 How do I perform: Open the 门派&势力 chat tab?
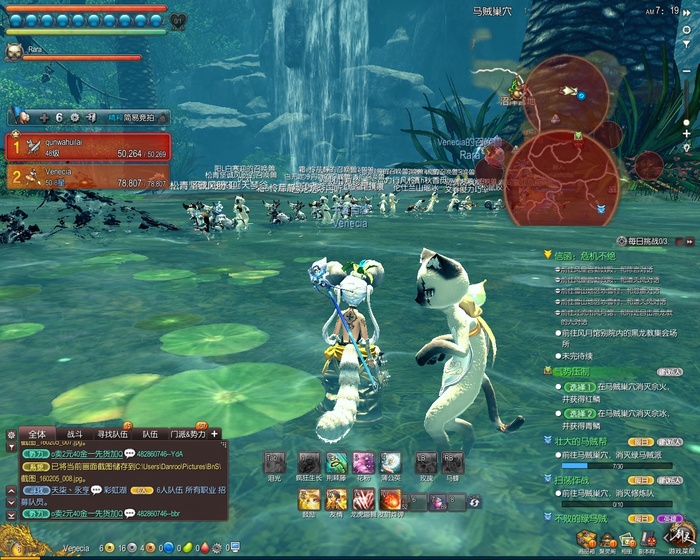click(x=186, y=434)
